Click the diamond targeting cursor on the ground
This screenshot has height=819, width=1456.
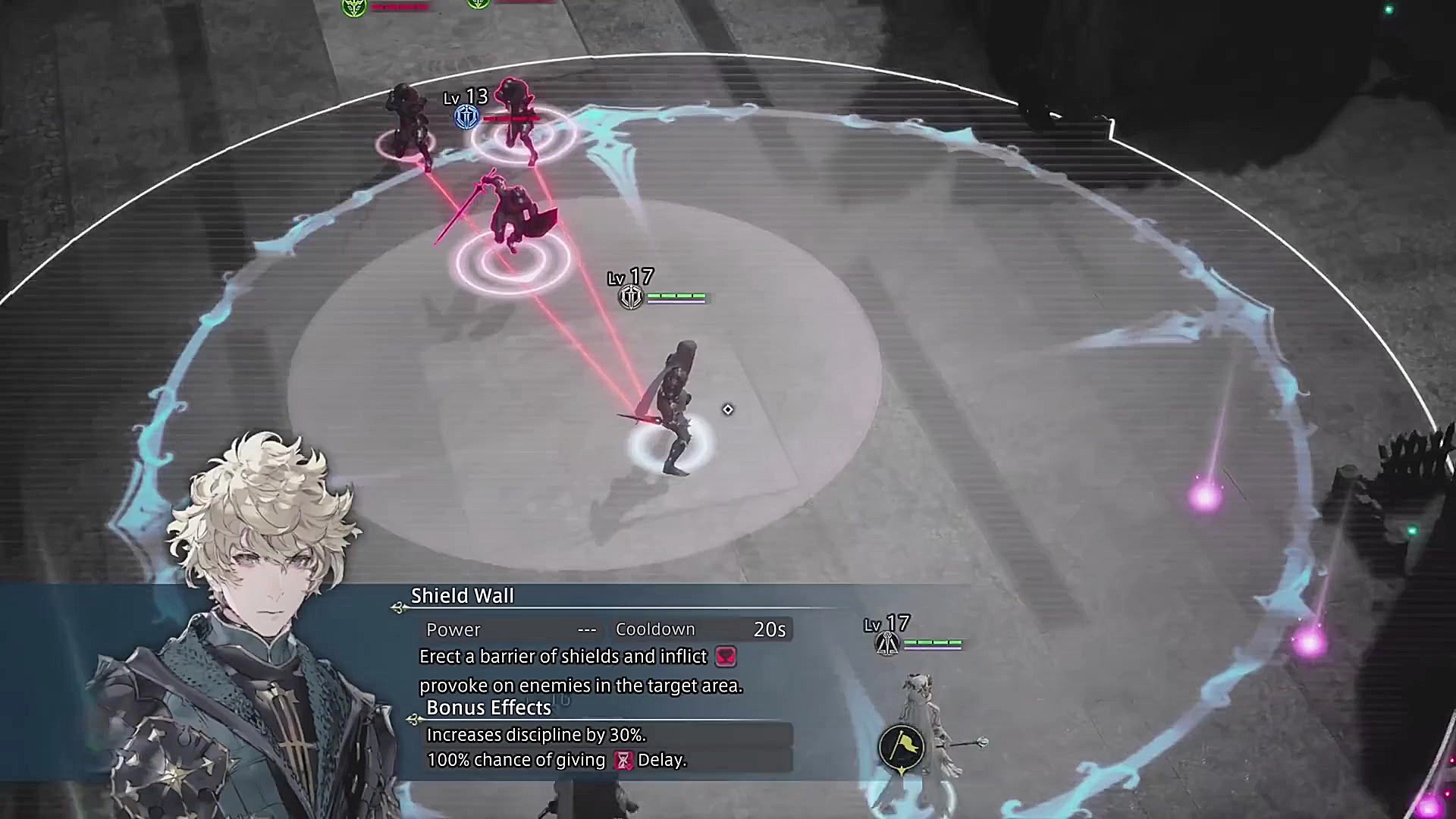727,409
